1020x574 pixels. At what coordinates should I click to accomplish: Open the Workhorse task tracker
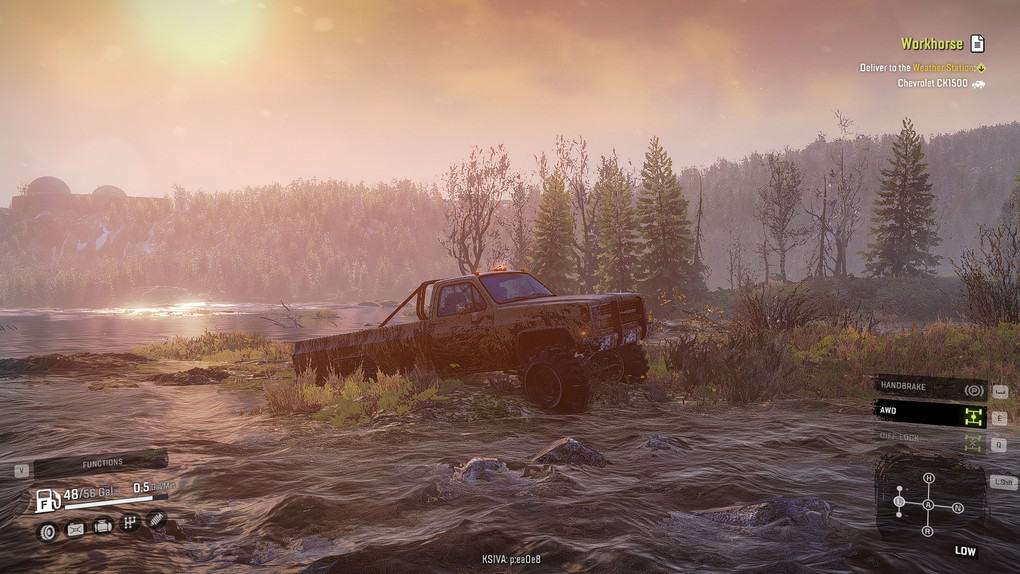click(x=931, y=44)
